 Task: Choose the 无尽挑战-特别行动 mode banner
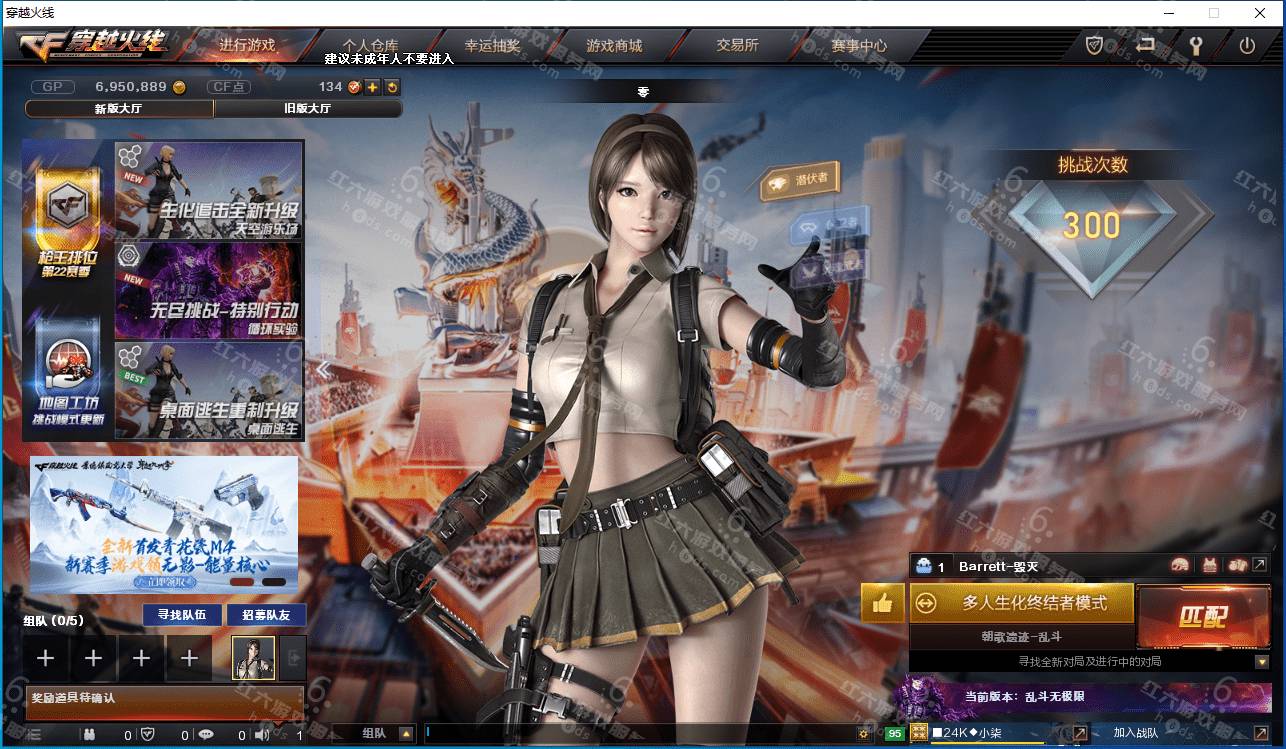pyautogui.click(x=209, y=290)
